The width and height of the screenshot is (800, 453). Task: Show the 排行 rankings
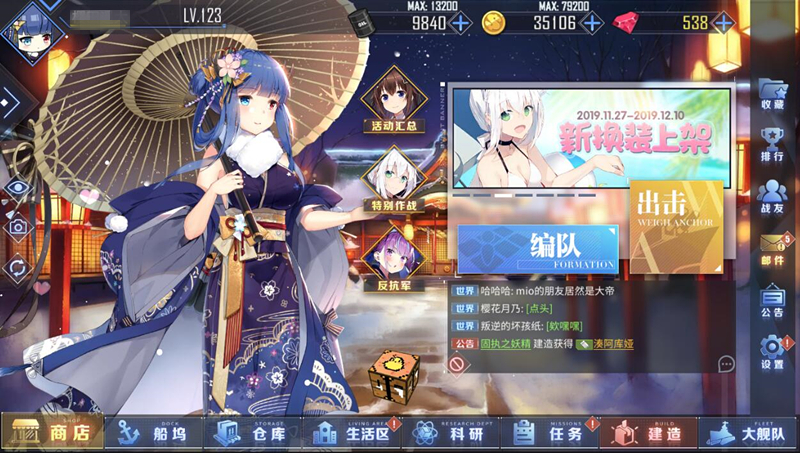point(772,146)
